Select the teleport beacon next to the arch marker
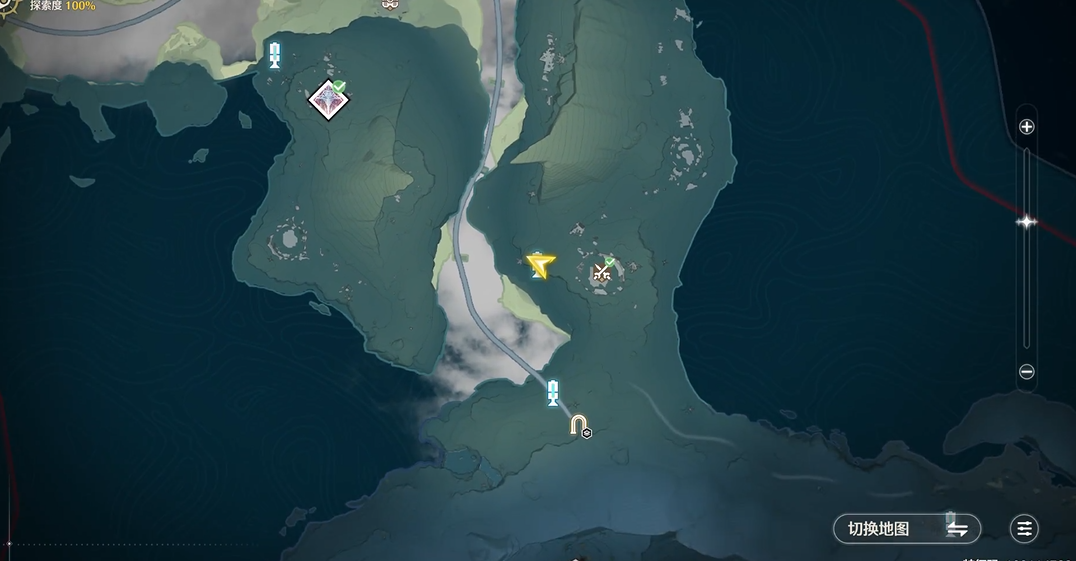The height and width of the screenshot is (561, 1076). (x=552, y=392)
